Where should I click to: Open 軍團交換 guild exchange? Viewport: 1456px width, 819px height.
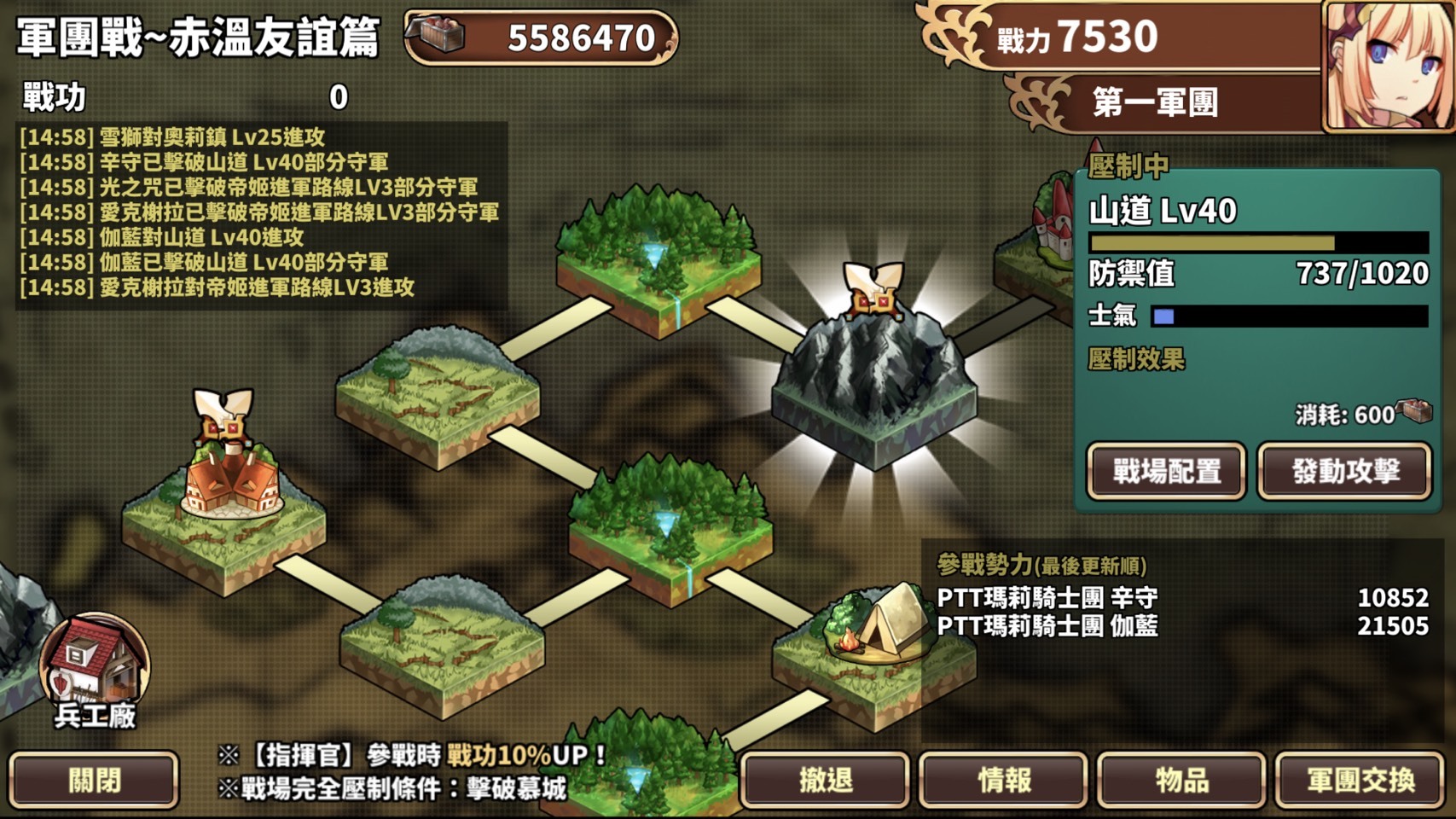[1362, 779]
